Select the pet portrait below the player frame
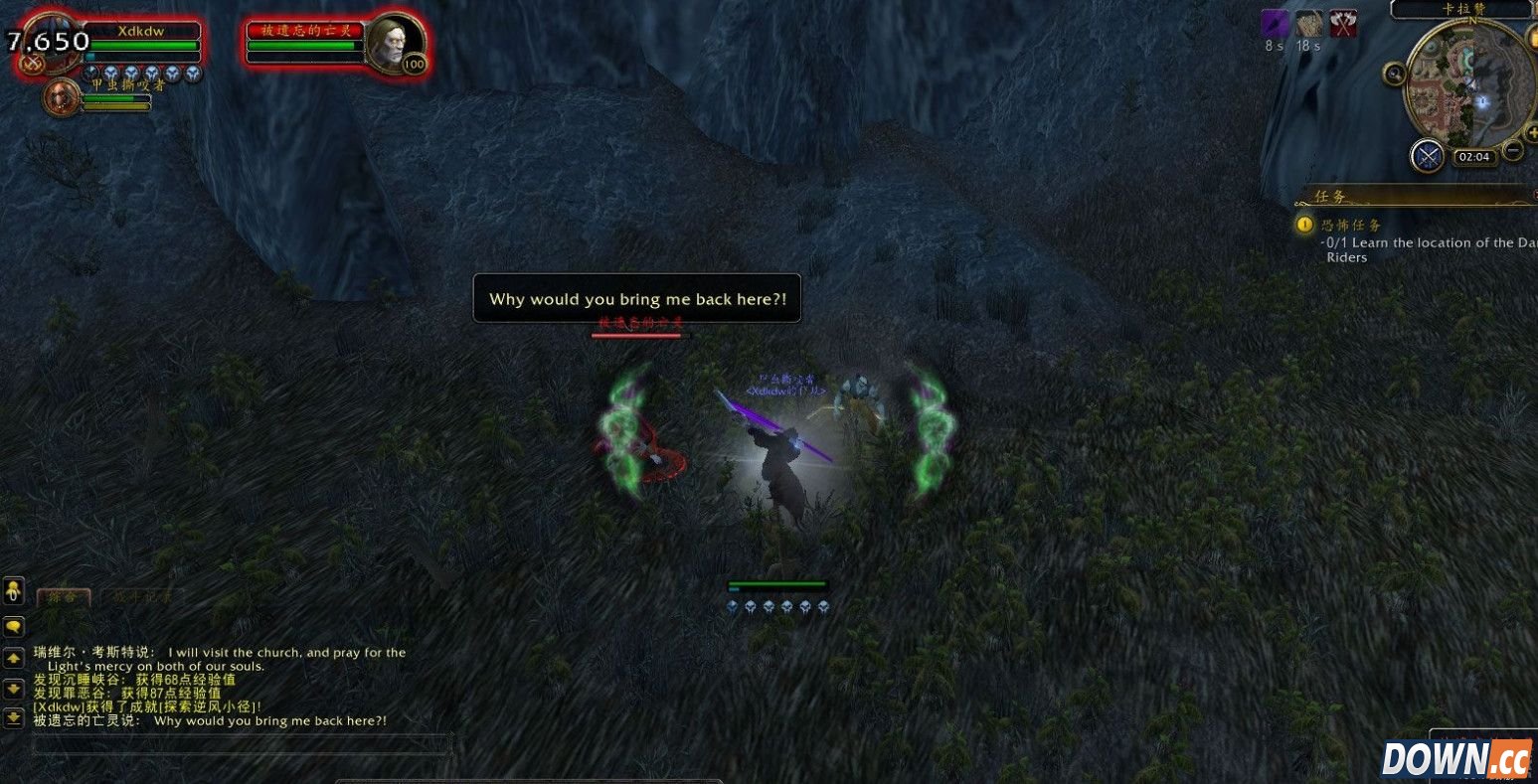This screenshot has height=784, width=1538. click(62, 98)
